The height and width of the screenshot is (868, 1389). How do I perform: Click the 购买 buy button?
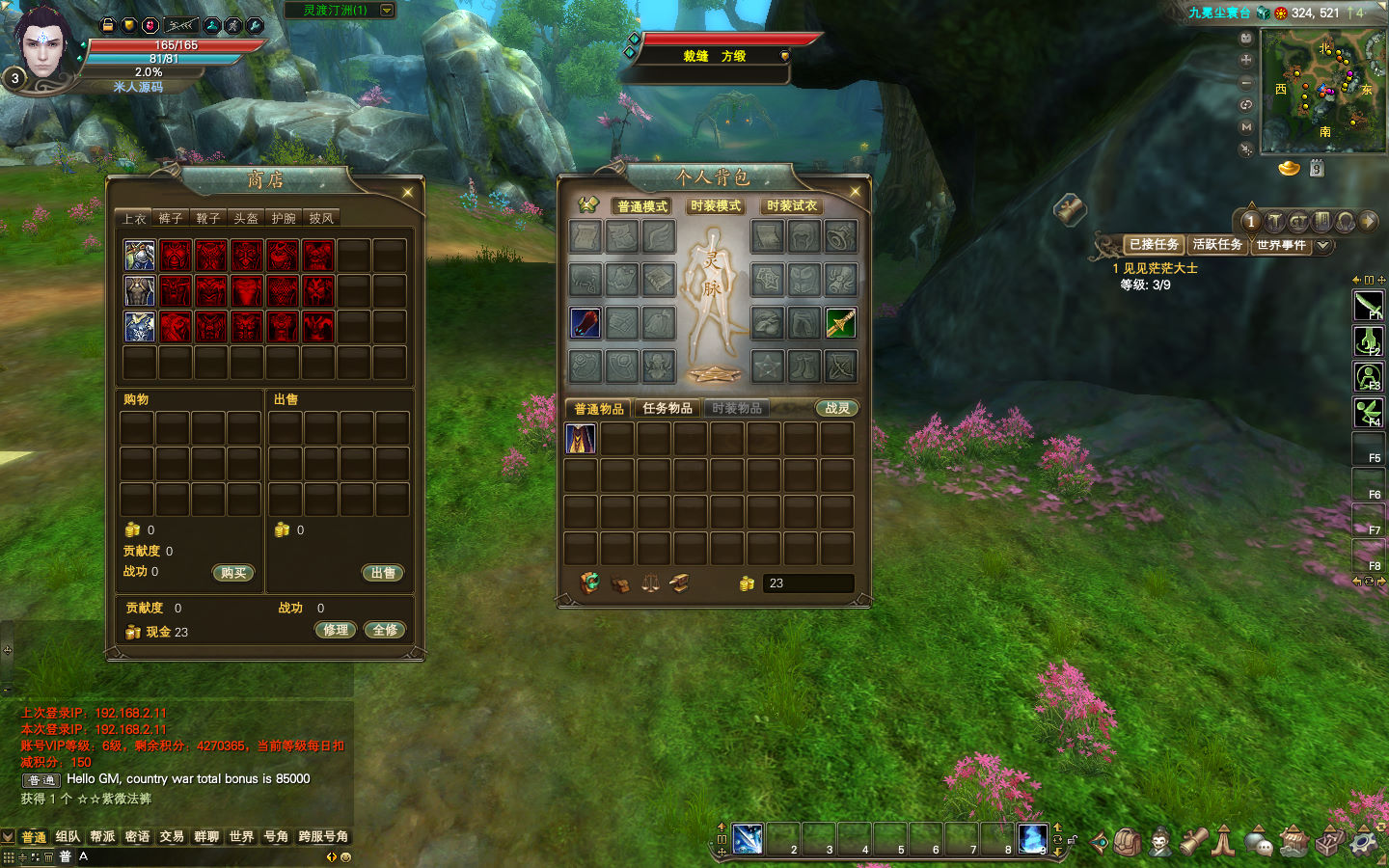pyautogui.click(x=233, y=573)
